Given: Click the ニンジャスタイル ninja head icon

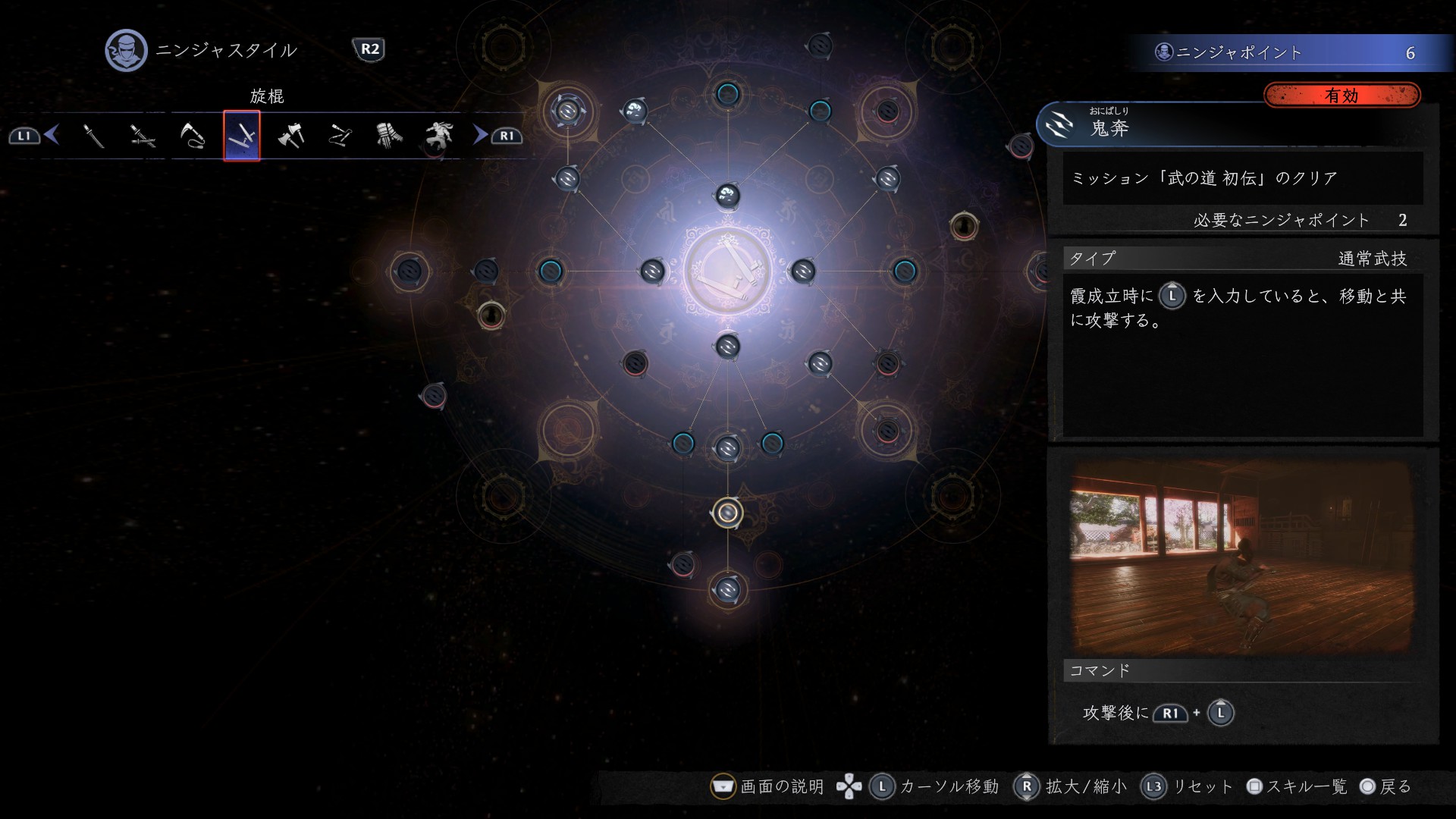Looking at the screenshot, I should (126, 50).
